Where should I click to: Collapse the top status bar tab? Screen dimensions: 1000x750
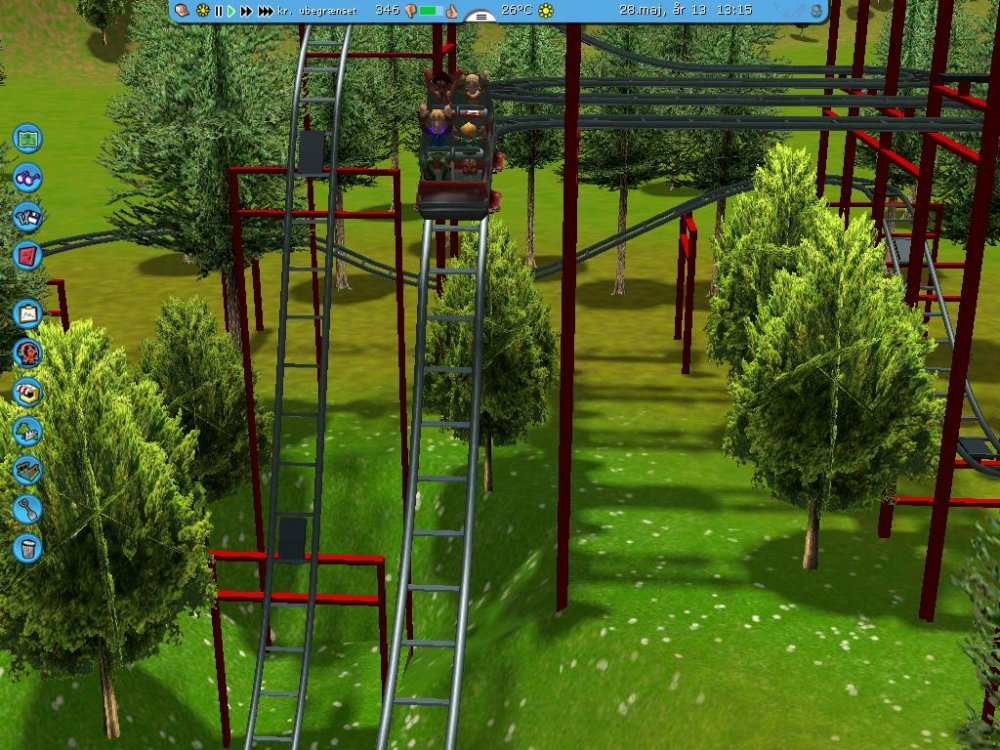click(481, 17)
